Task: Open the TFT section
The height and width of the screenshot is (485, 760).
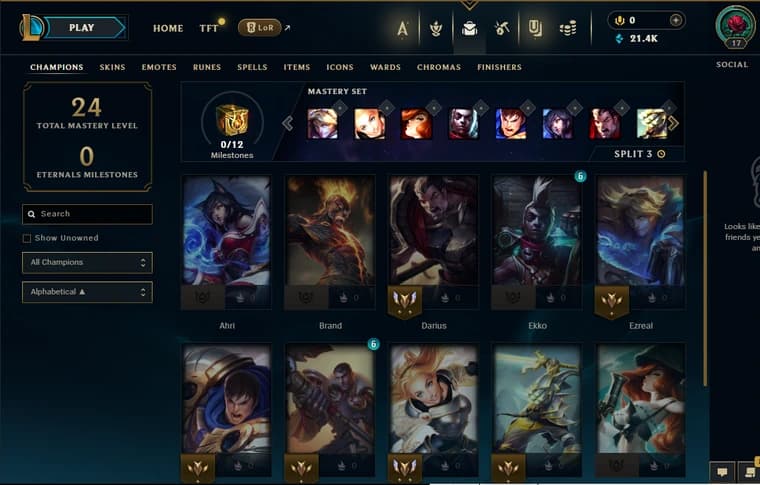Action: [209, 28]
